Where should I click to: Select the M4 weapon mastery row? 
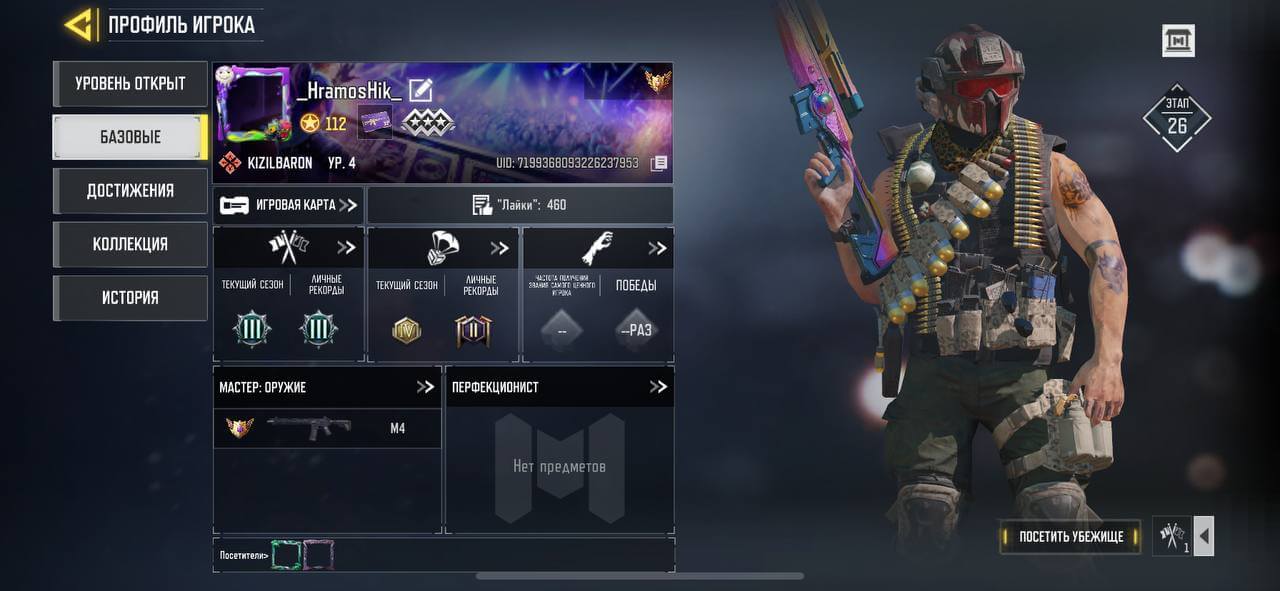327,428
